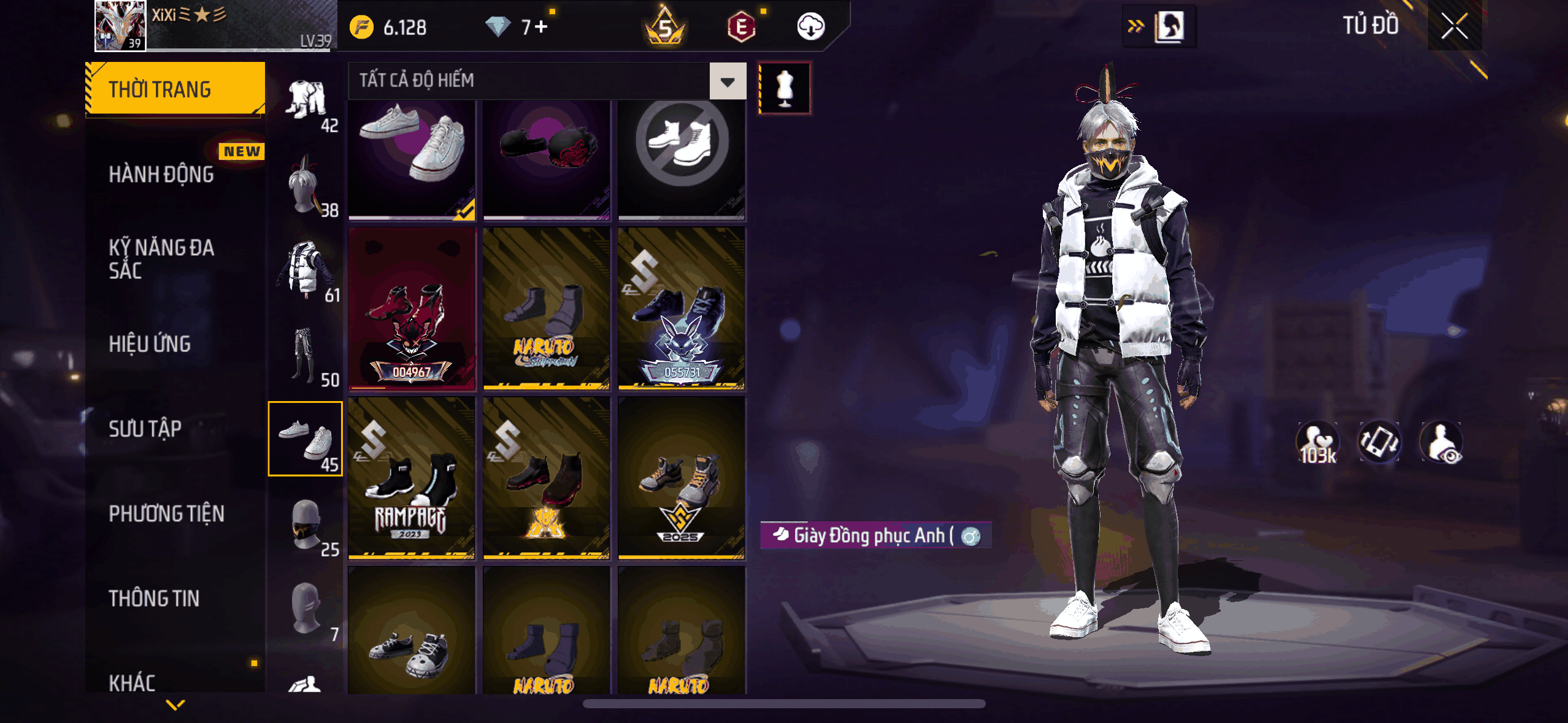The width and height of the screenshot is (1568, 723).
Task: Switch to the Thời Trang tab
Action: point(175,90)
